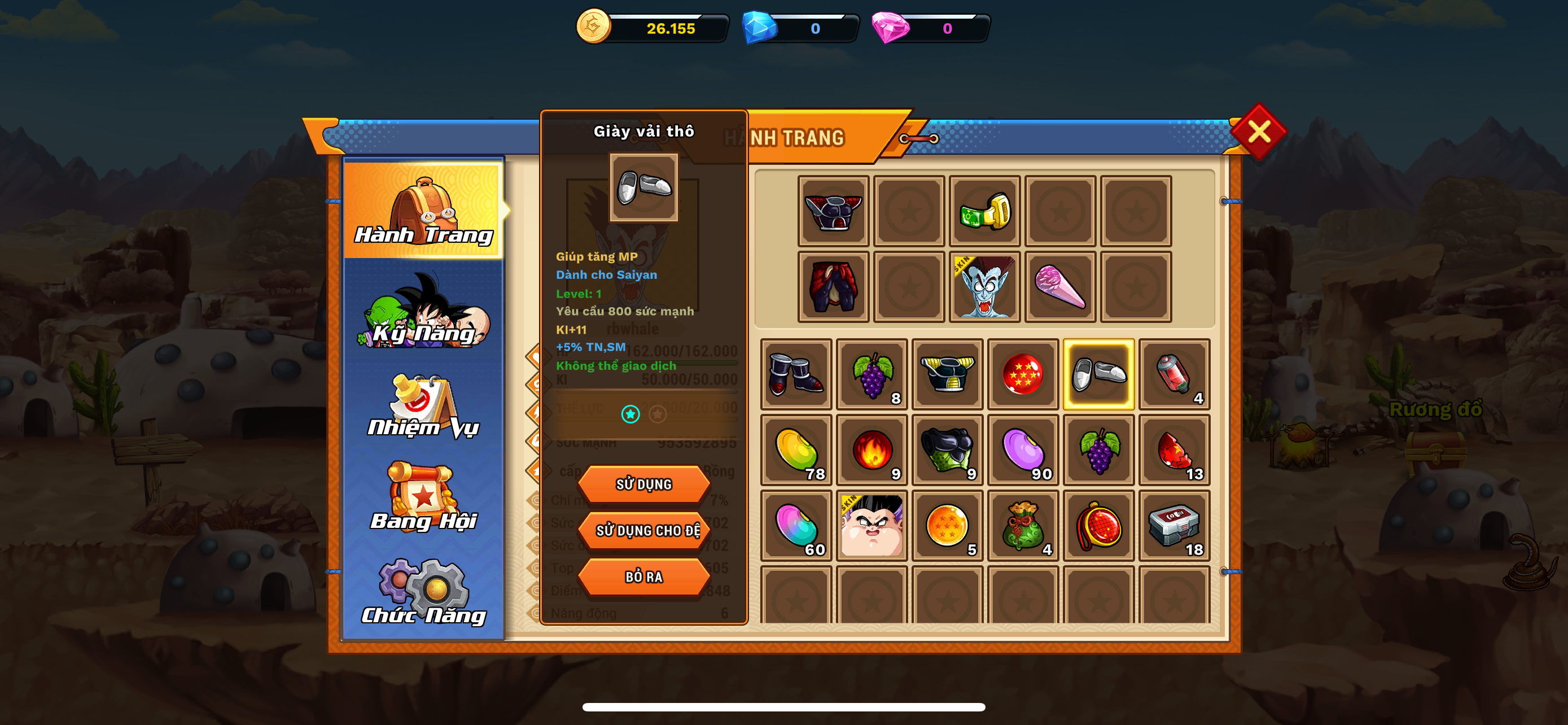Choose the silver case stack of 18
1568x725 pixels.
click(1173, 526)
